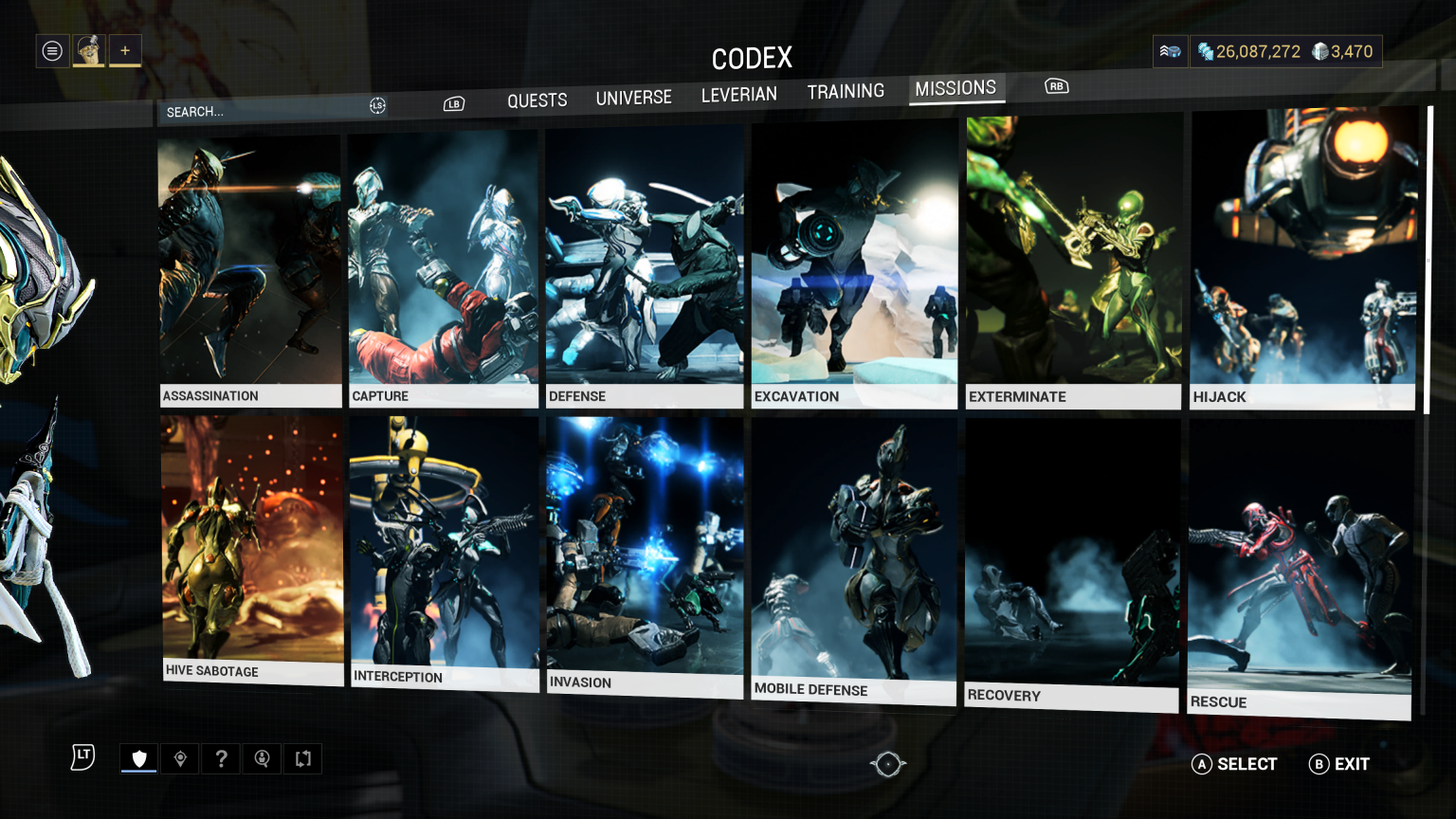Select the Missions tab
The height and width of the screenshot is (819, 1456).
pyautogui.click(x=955, y=88)
